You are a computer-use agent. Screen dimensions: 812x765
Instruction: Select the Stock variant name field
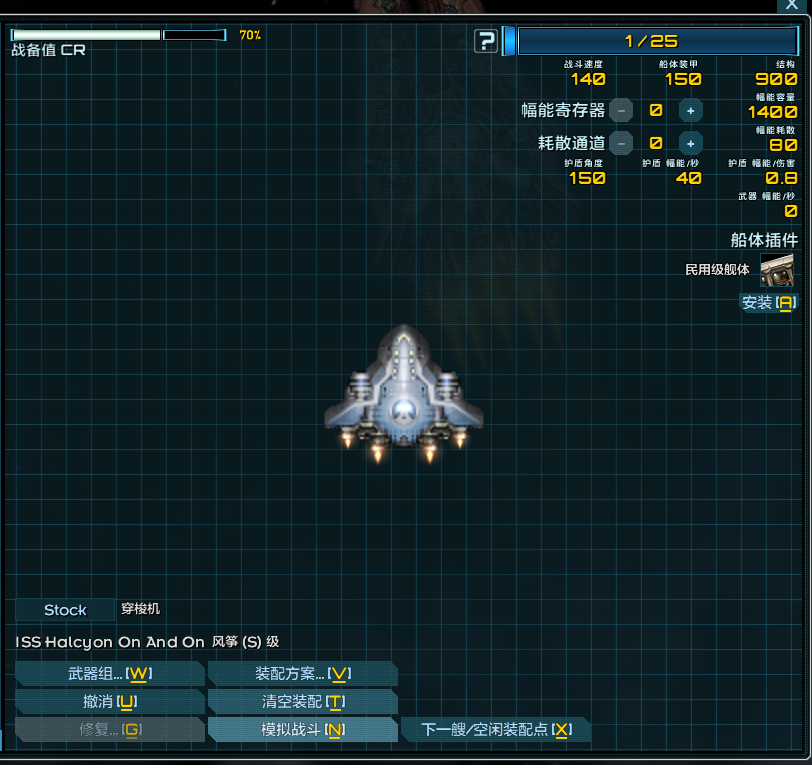pos(65,609)
